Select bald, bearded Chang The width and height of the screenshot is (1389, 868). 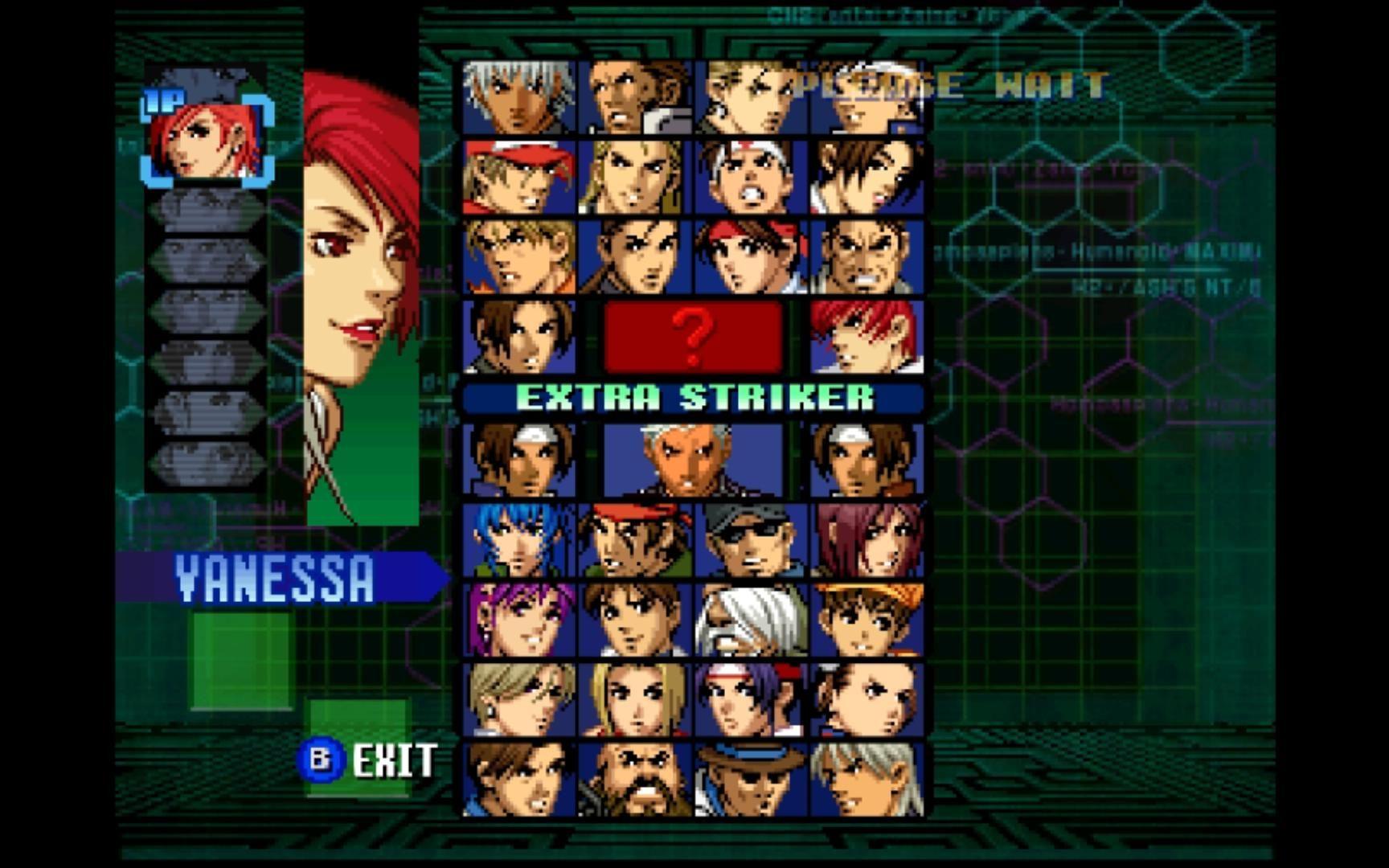tap(635, 779)
